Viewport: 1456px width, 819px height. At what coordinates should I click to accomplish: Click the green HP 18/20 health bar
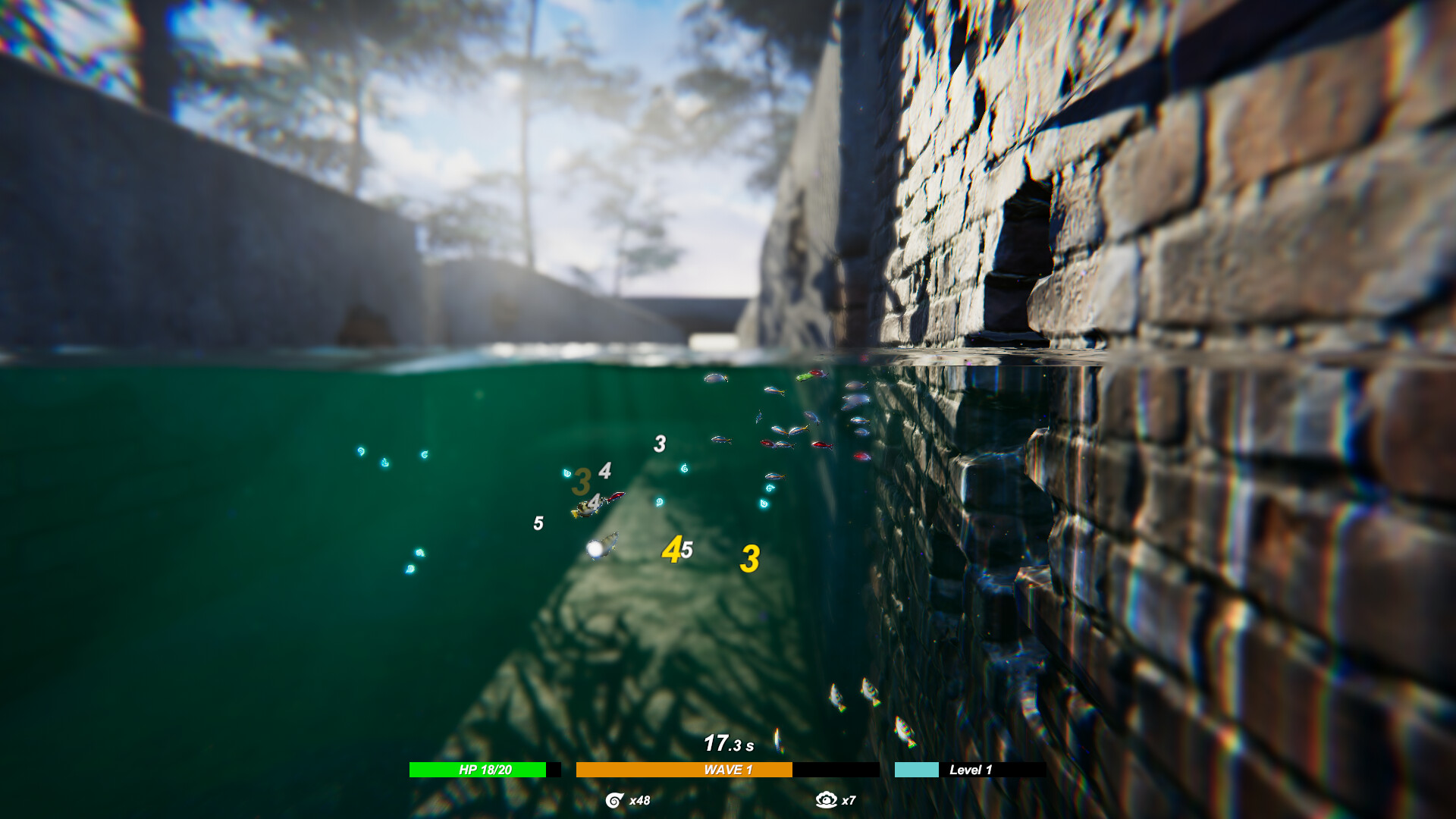pyautogui.click(x=476, y=769)
